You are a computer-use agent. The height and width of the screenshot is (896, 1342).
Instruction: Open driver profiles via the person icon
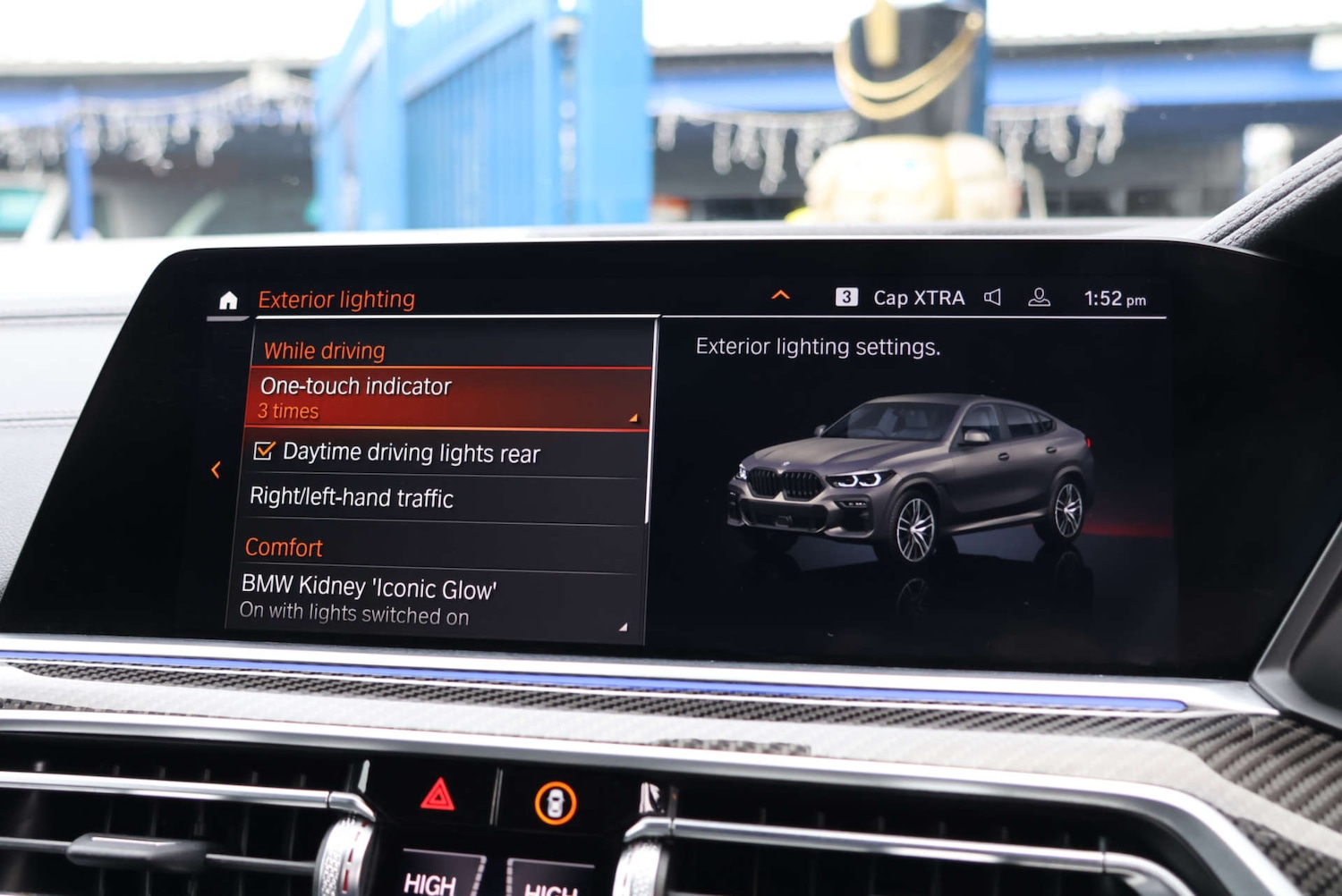(1040, 297)
